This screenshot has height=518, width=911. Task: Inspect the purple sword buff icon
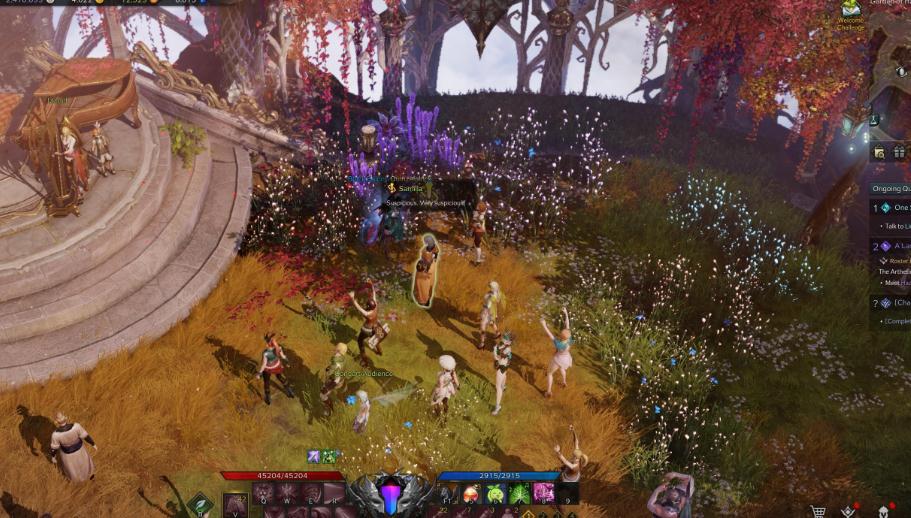tap(313, 457)
